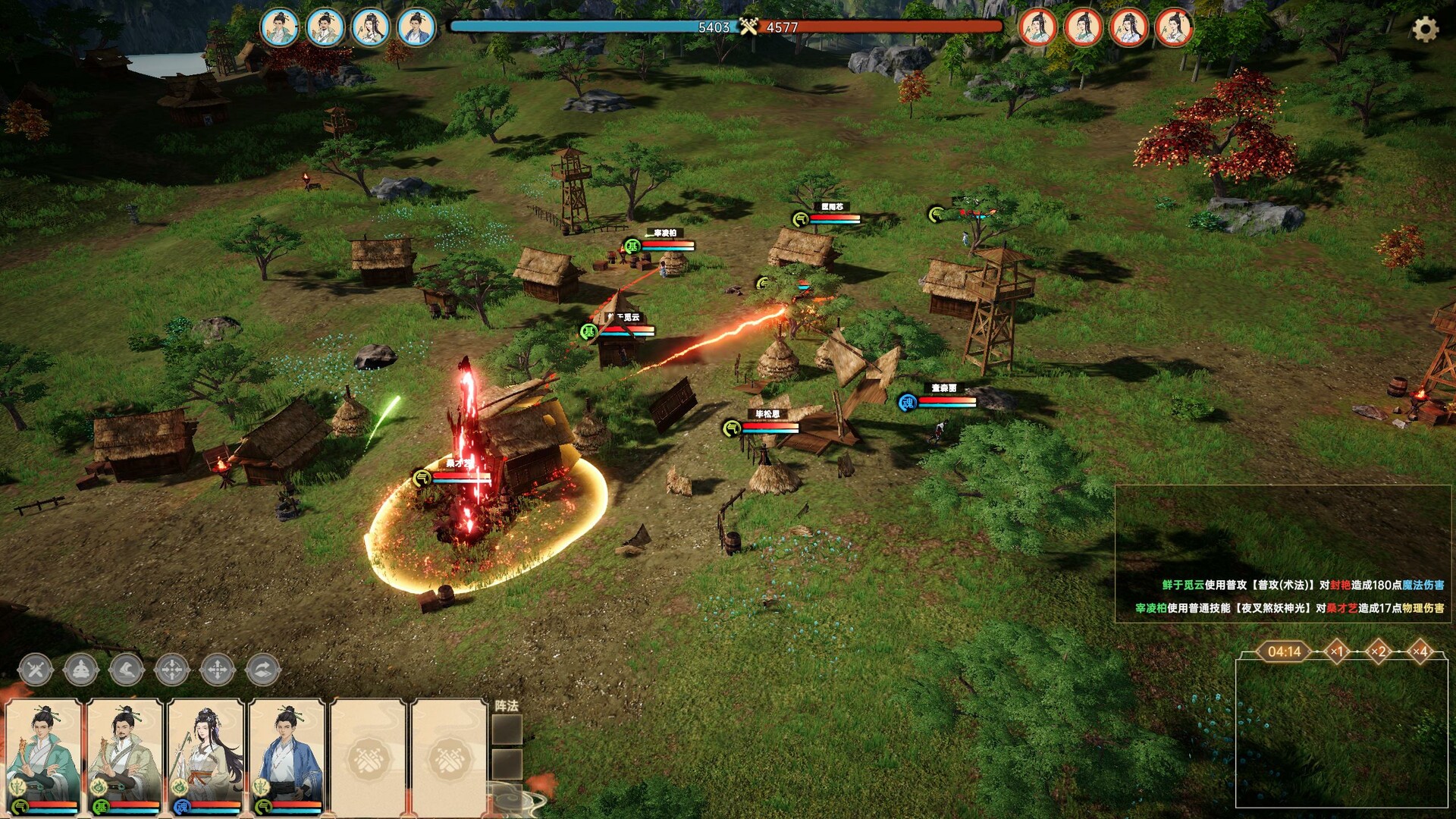1456x819 pixels.
Task: Select the bearded hero card
Action: click(125, 756)
